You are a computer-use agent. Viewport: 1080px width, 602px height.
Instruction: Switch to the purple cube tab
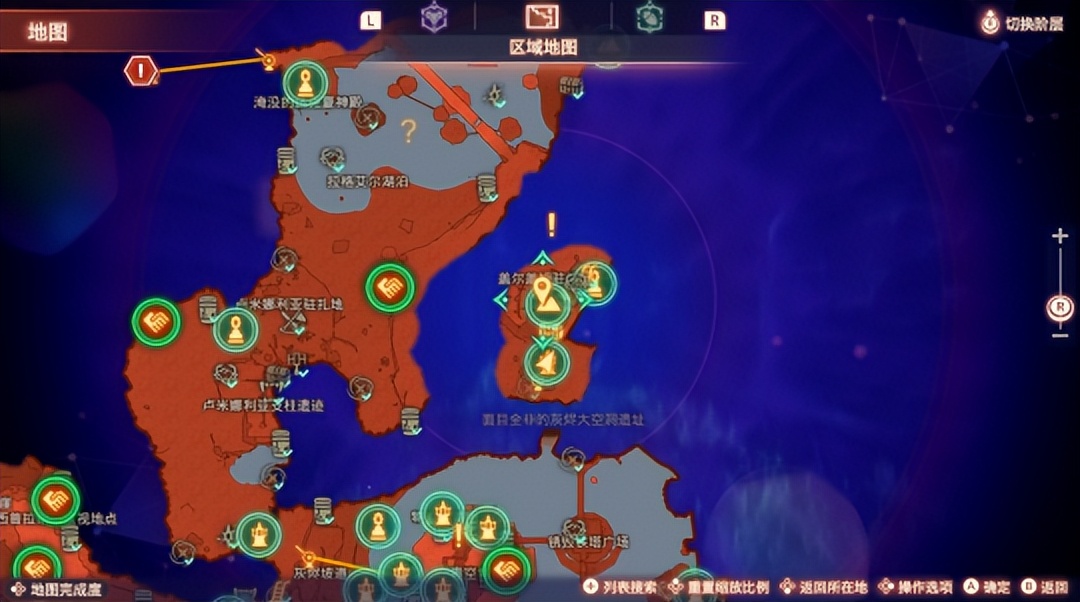point(434,18)
